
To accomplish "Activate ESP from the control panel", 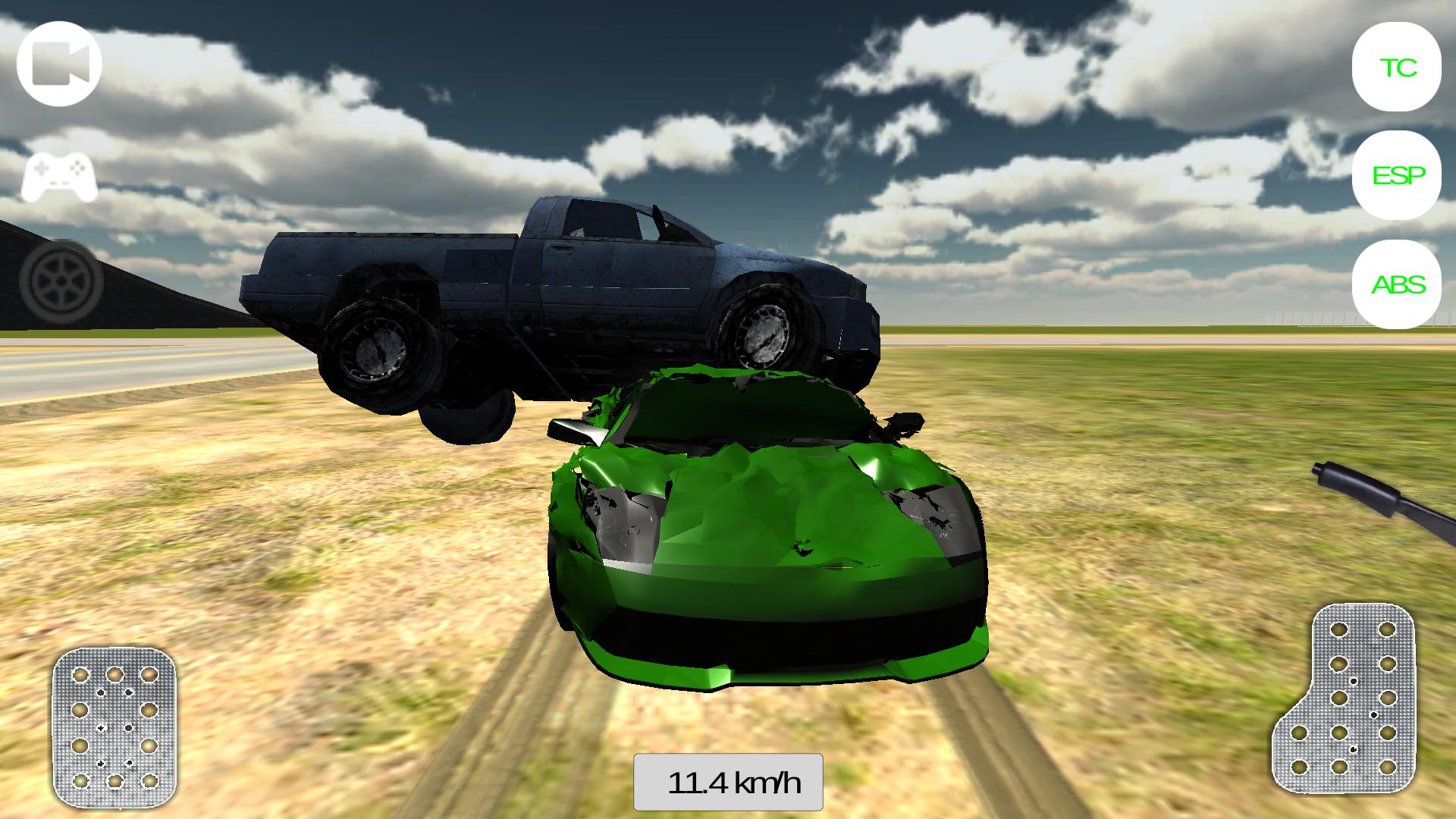I will (1398, 176).
